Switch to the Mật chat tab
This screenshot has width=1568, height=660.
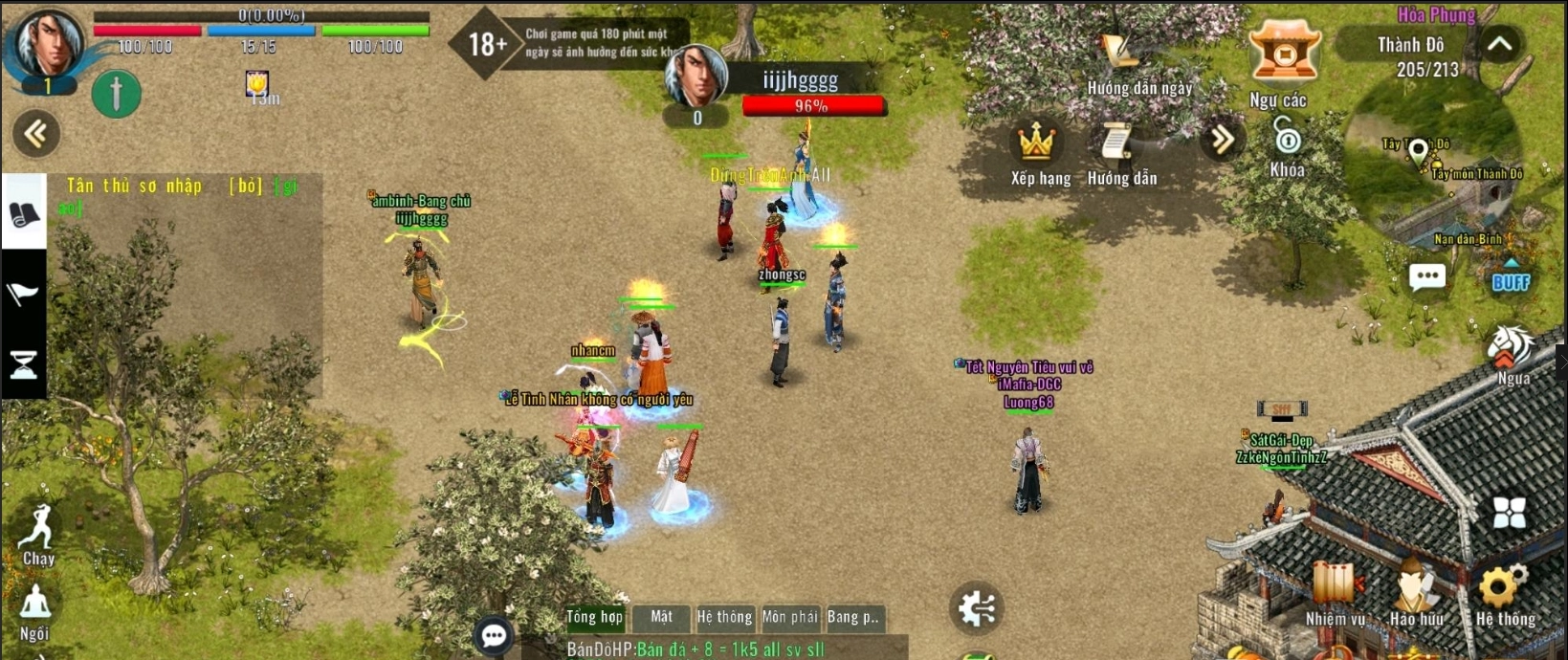(661, 617)
